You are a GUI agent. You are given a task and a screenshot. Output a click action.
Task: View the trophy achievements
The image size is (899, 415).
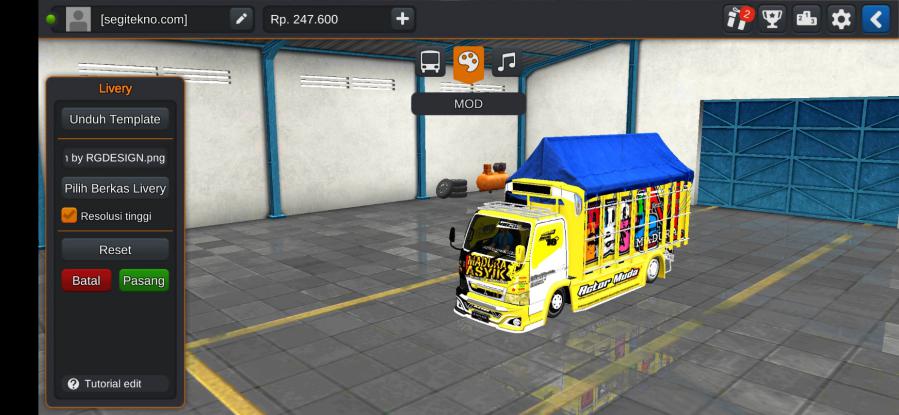(x=771, y=18)
